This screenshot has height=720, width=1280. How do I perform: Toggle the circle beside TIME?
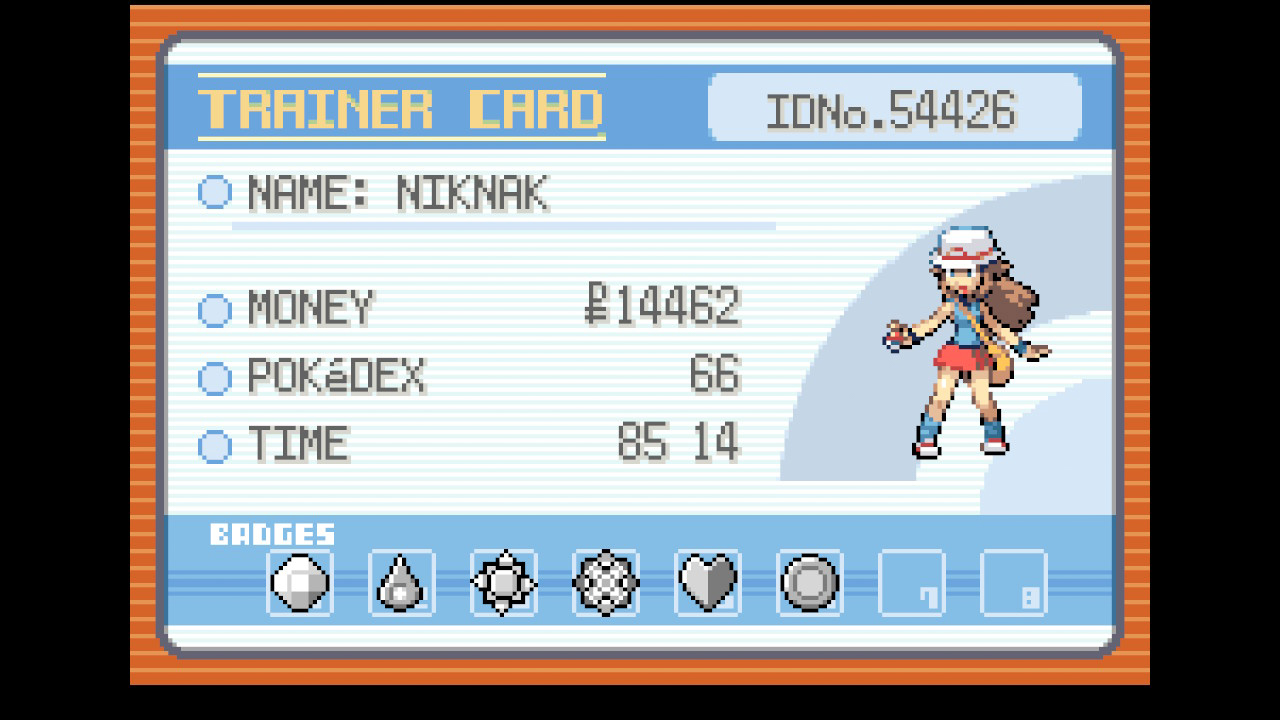pyautogui.click(x=214, y=444)
